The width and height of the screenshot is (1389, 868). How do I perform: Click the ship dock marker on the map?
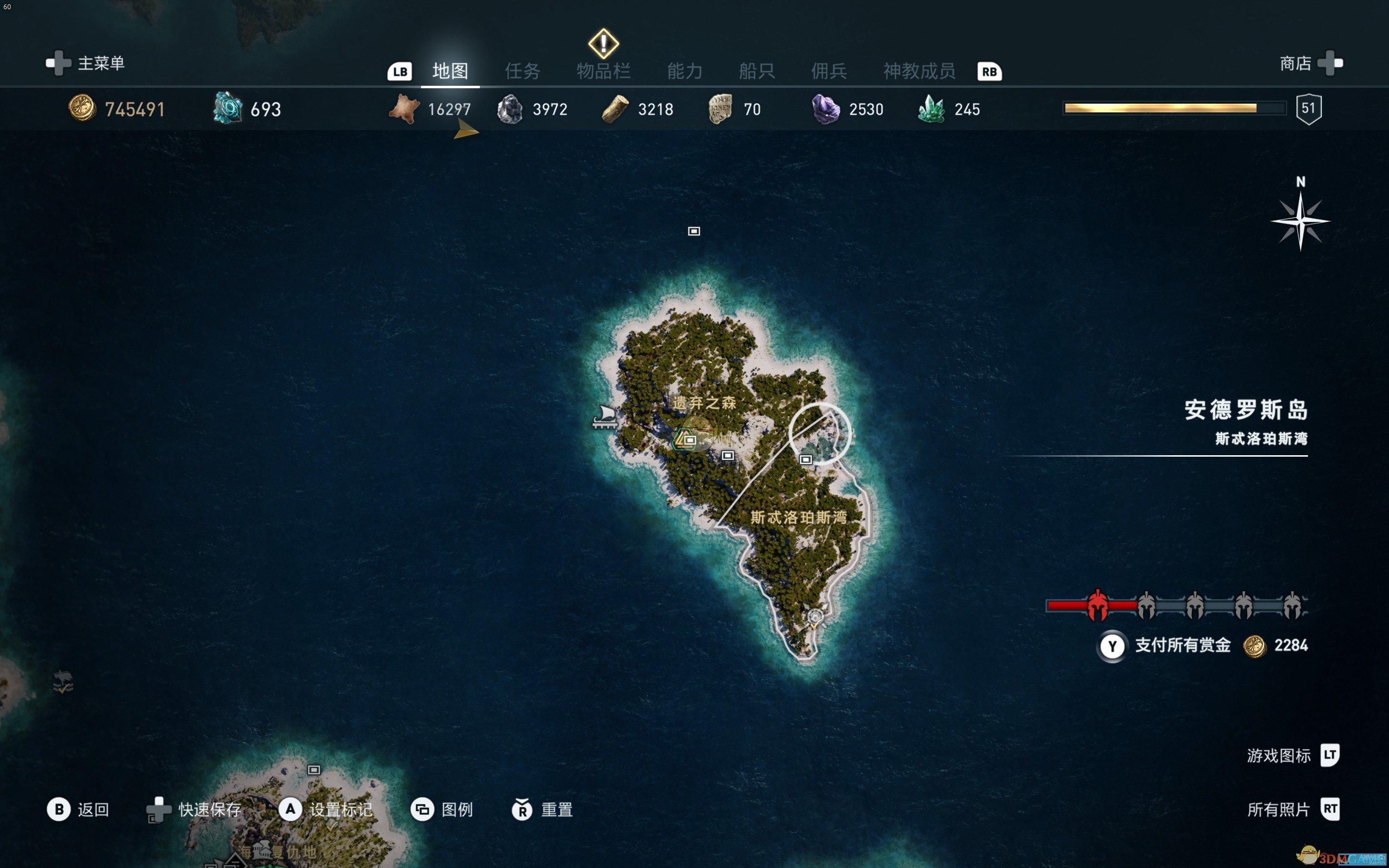606,417
